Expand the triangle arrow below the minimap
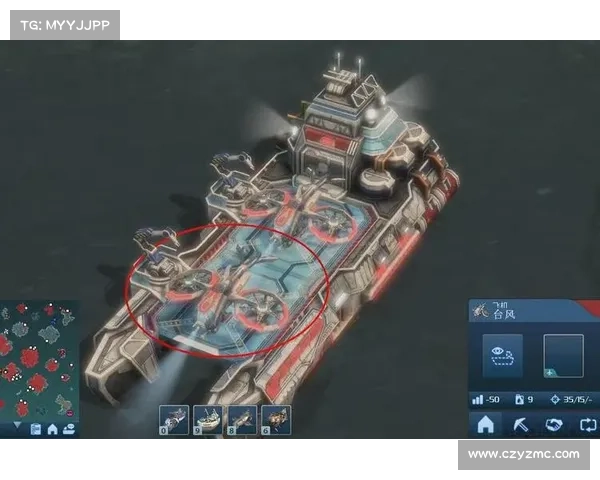The width and height of the screenshot is (600, 480). (x=16, y=427)
